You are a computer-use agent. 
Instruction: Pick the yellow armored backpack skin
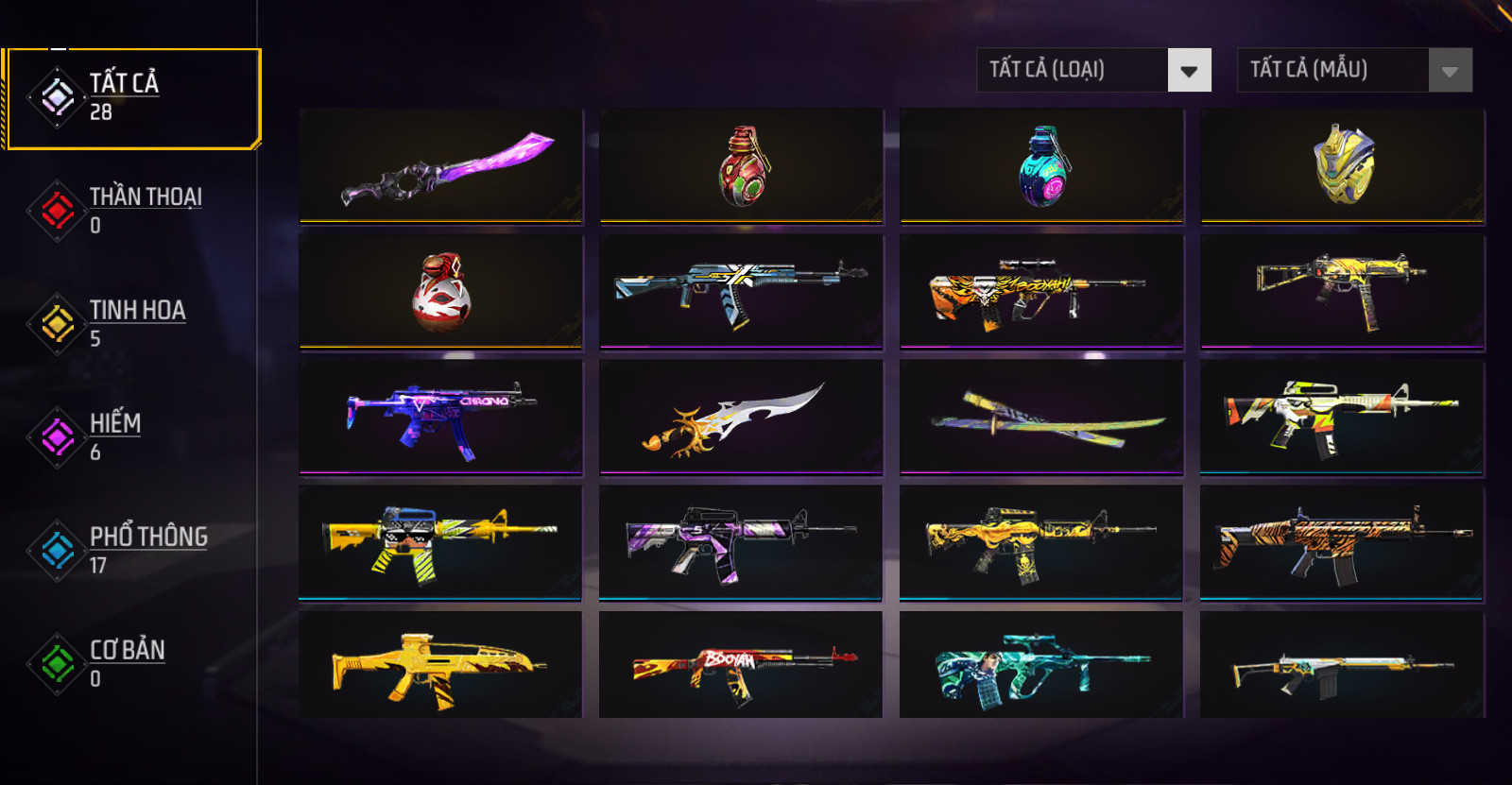coord(1343,166)
